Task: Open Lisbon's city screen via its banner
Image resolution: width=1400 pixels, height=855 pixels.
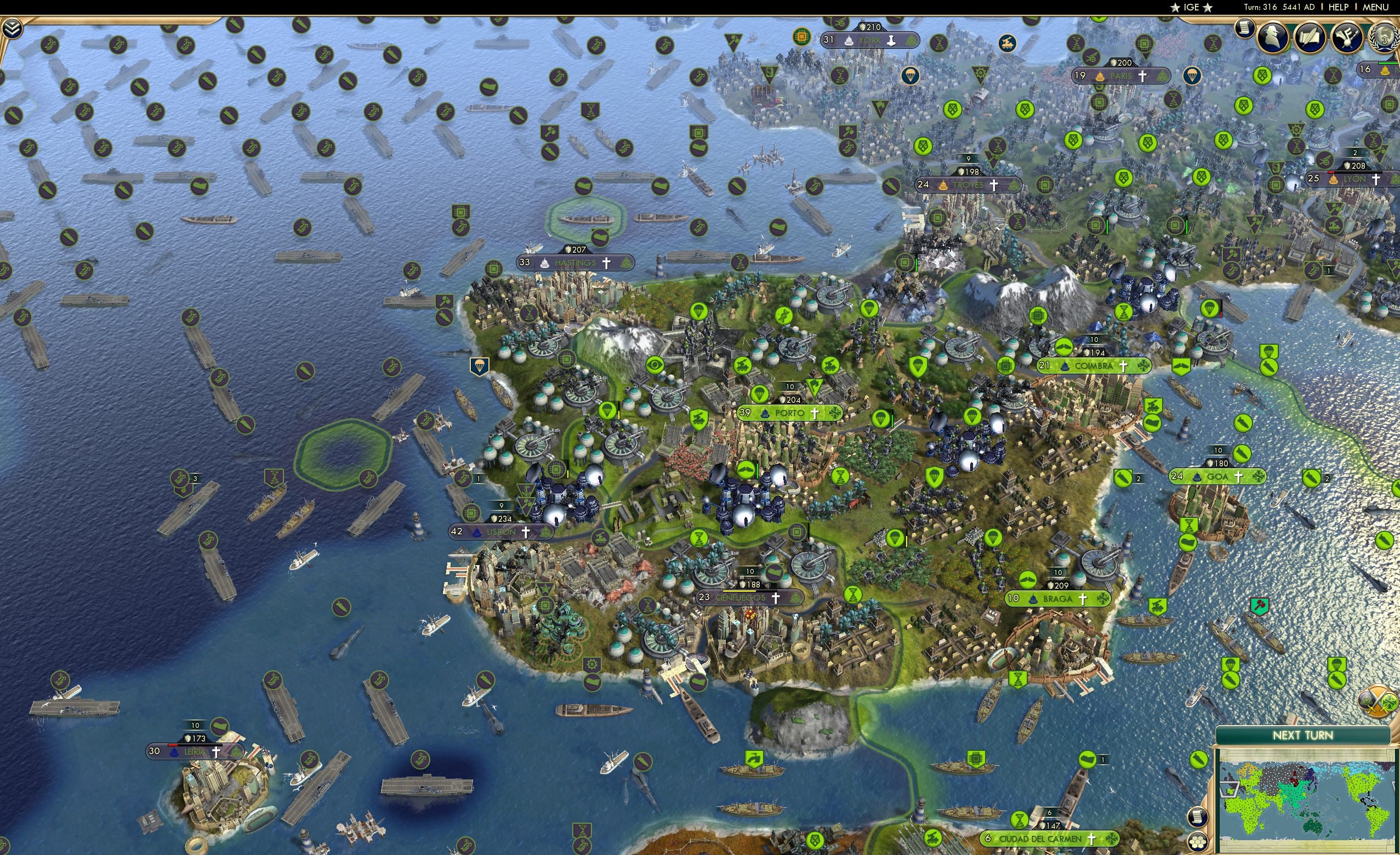Action: click(x=502, y=532)
